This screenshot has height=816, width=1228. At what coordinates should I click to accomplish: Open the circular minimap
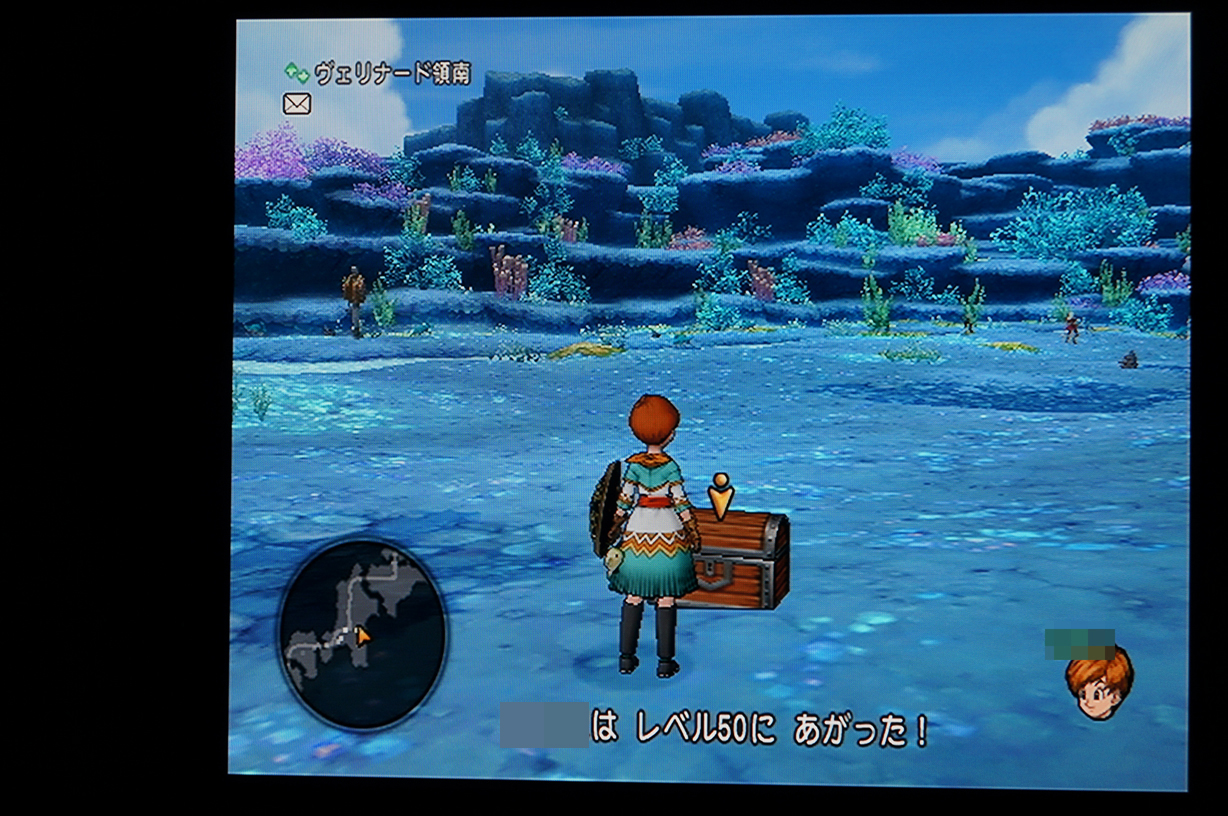(x=362, y=633)
